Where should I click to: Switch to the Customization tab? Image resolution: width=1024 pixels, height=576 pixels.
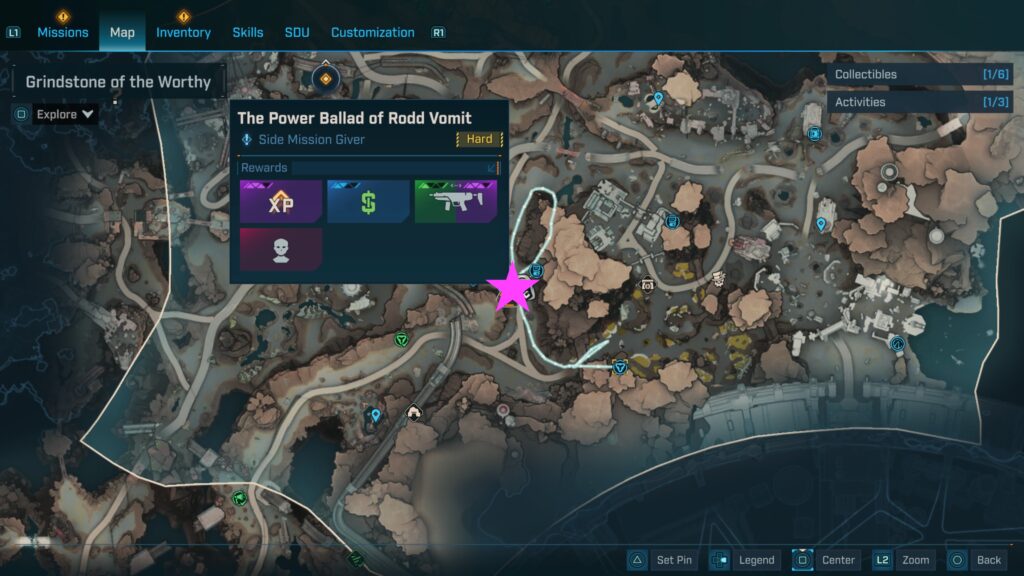[x=372, y=32]
